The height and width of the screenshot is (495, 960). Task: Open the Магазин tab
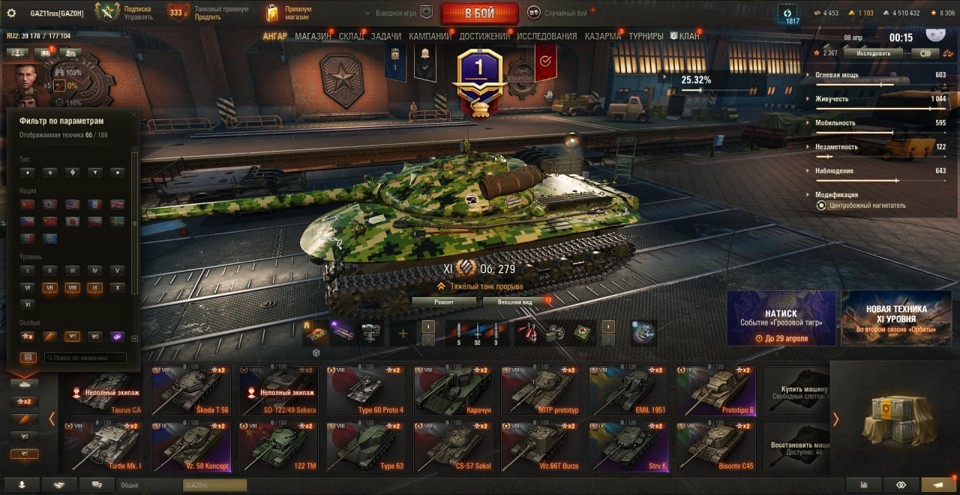click(313, 36)
